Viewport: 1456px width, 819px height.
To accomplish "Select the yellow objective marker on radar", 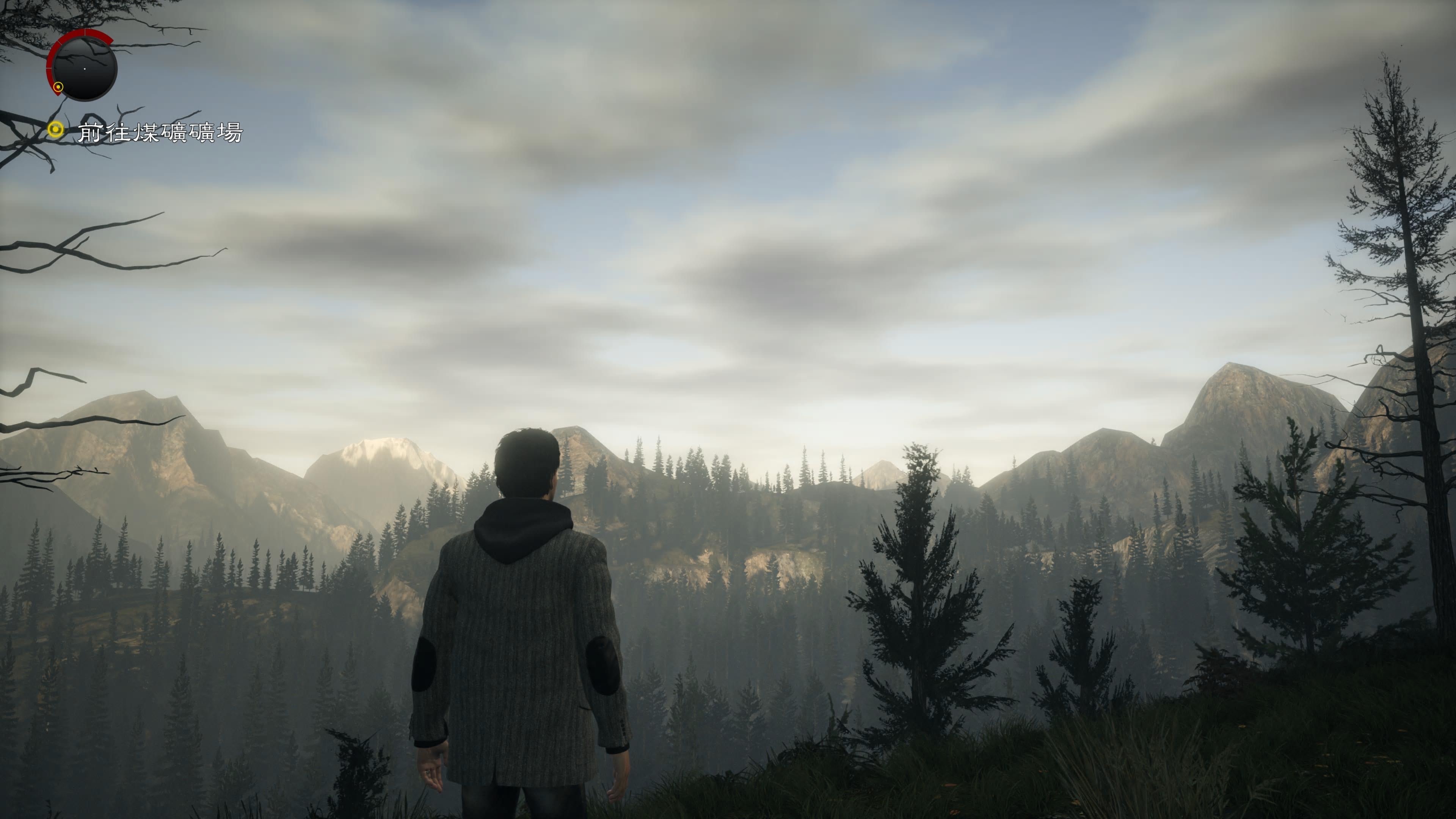I will coord(58,87).
